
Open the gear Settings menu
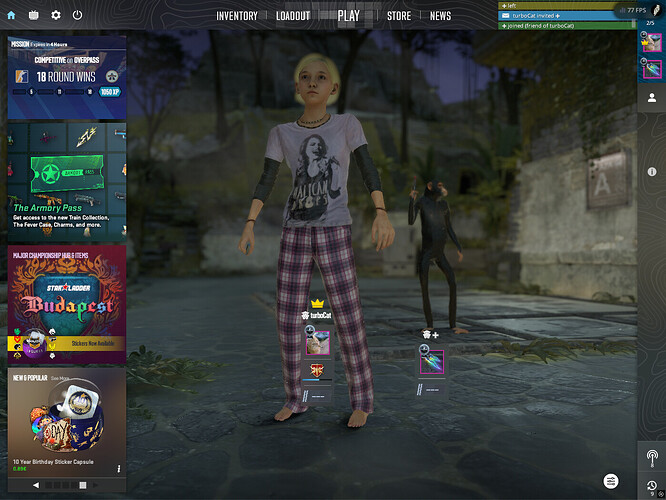coord(56,16)
